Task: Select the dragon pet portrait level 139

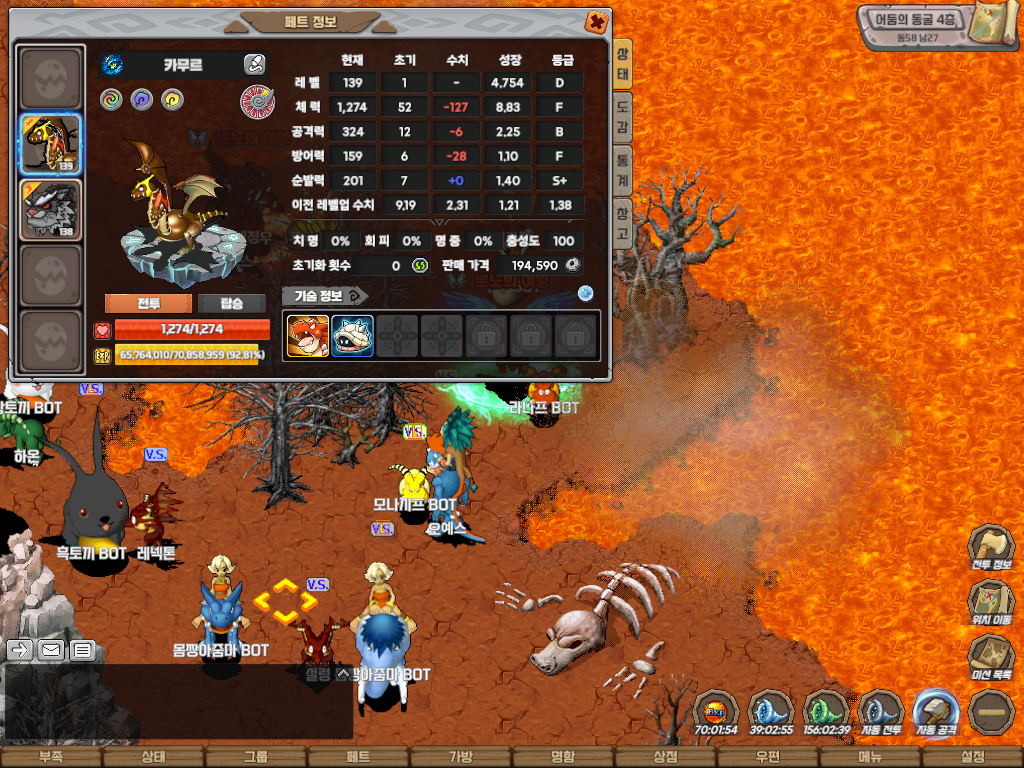Action: coord(51,144)
